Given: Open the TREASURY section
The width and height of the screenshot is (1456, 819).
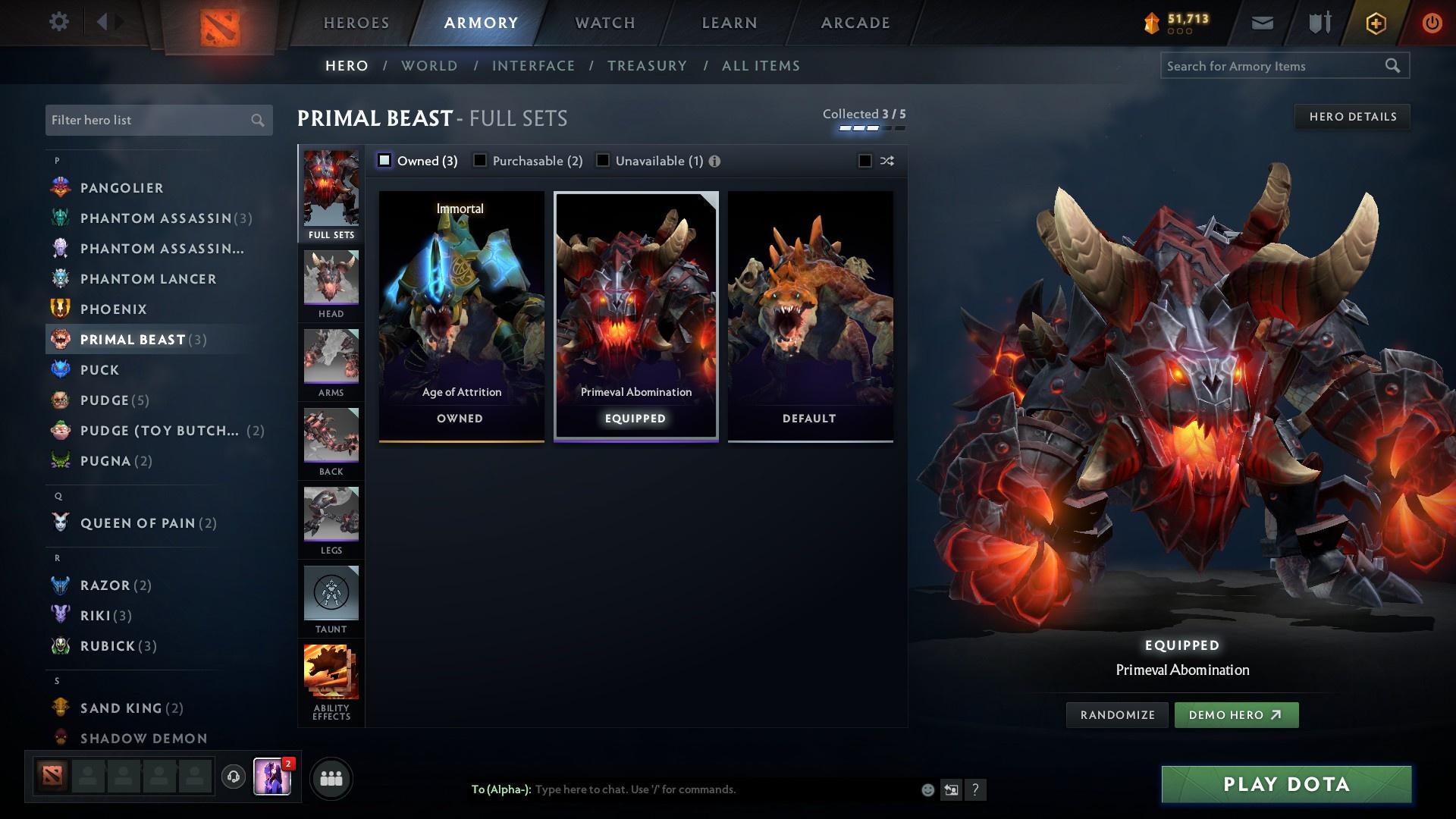Looking at the screenshot, I should [x=647, y=66].
